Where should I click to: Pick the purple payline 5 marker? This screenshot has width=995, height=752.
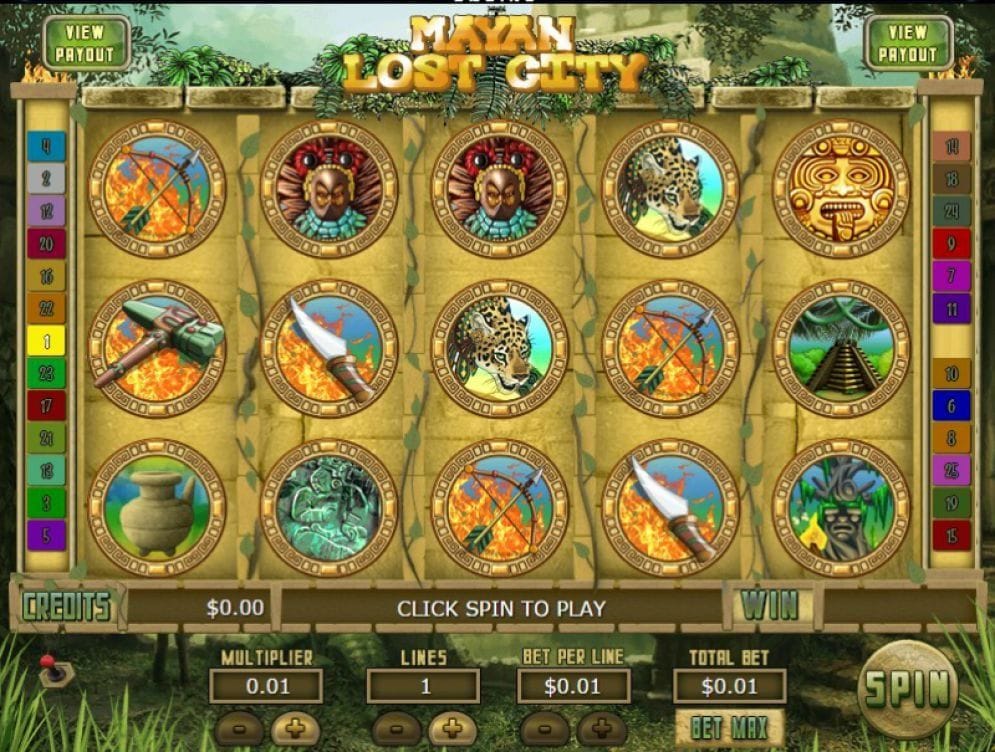(46, 535)
